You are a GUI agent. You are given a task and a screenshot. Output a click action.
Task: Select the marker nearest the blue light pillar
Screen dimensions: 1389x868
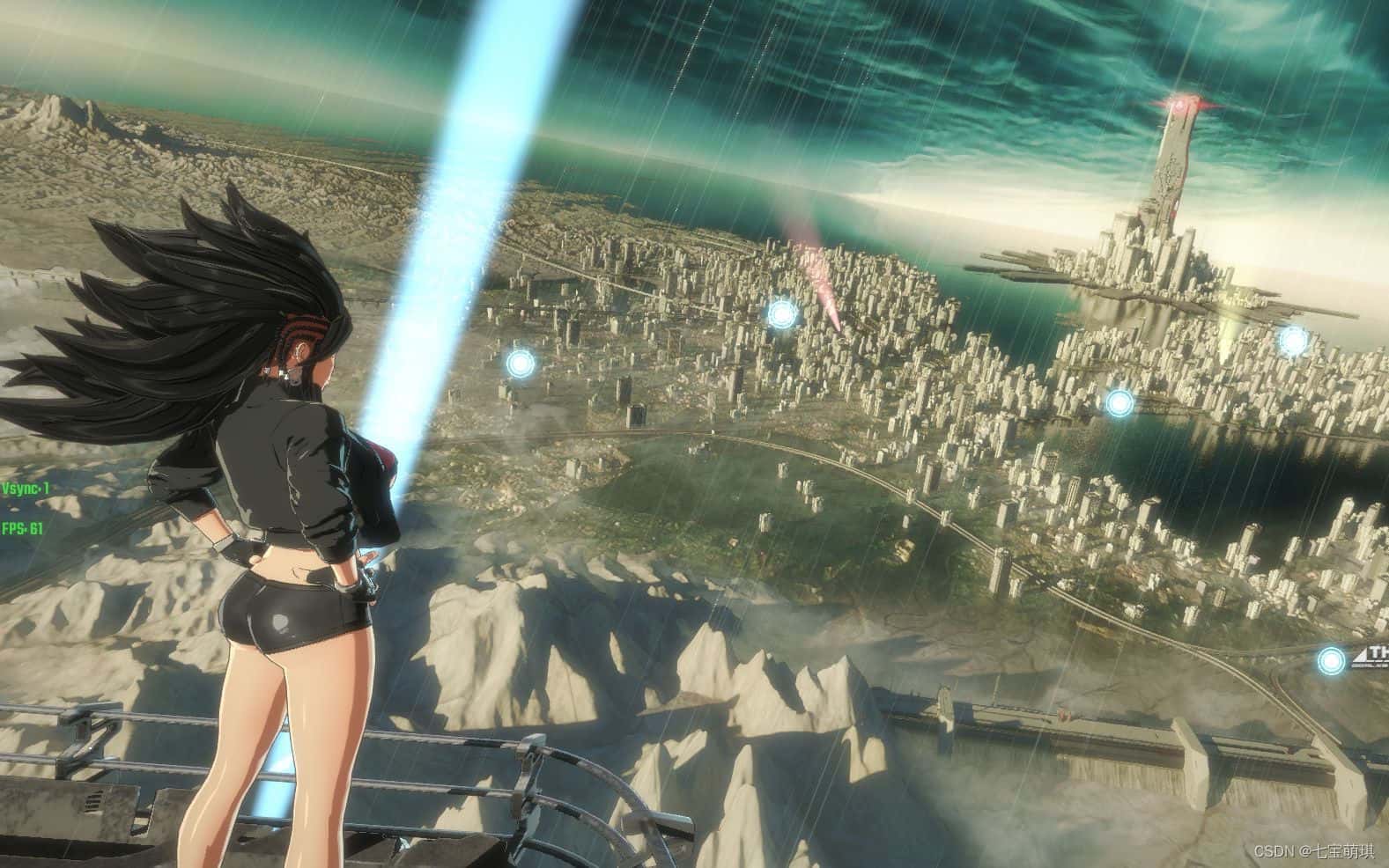tap(520, 362)
